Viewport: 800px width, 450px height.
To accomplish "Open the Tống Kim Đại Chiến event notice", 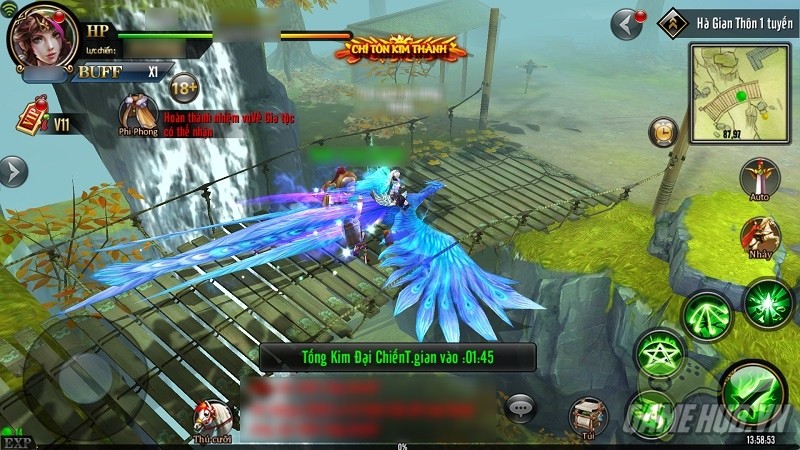I will [x=398, y=356].
